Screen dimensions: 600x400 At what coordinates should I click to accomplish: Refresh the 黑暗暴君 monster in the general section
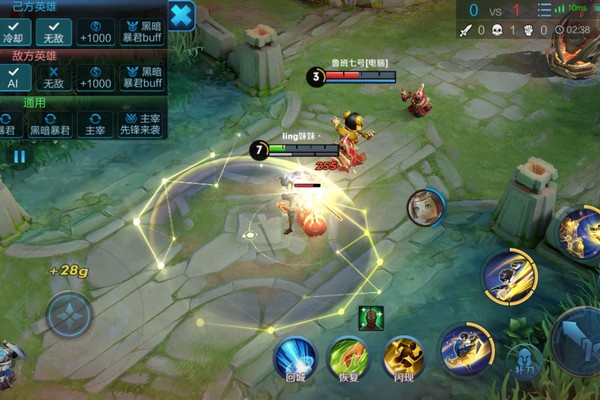pyautogui.click(x=49, y=124)
